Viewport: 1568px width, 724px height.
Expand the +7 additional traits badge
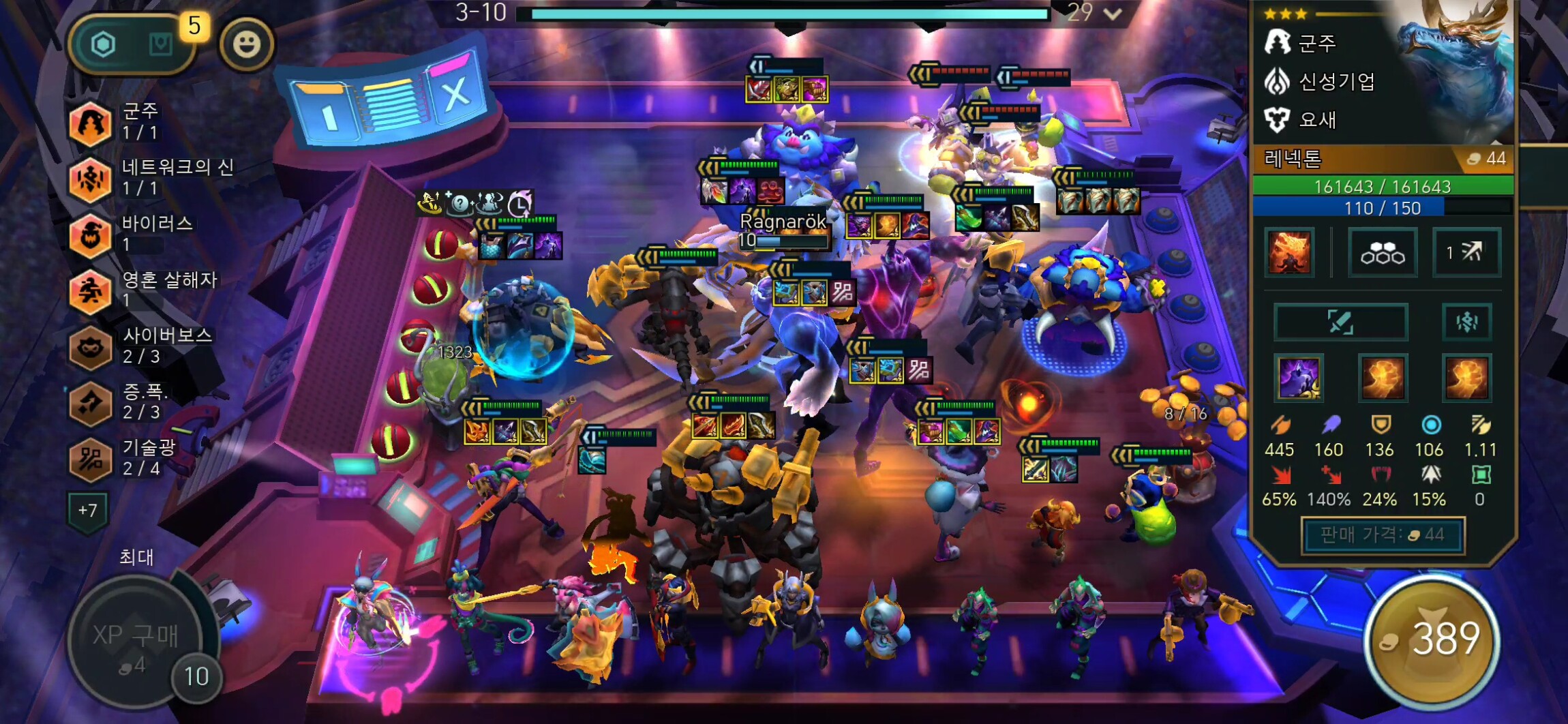pos(87,510)
